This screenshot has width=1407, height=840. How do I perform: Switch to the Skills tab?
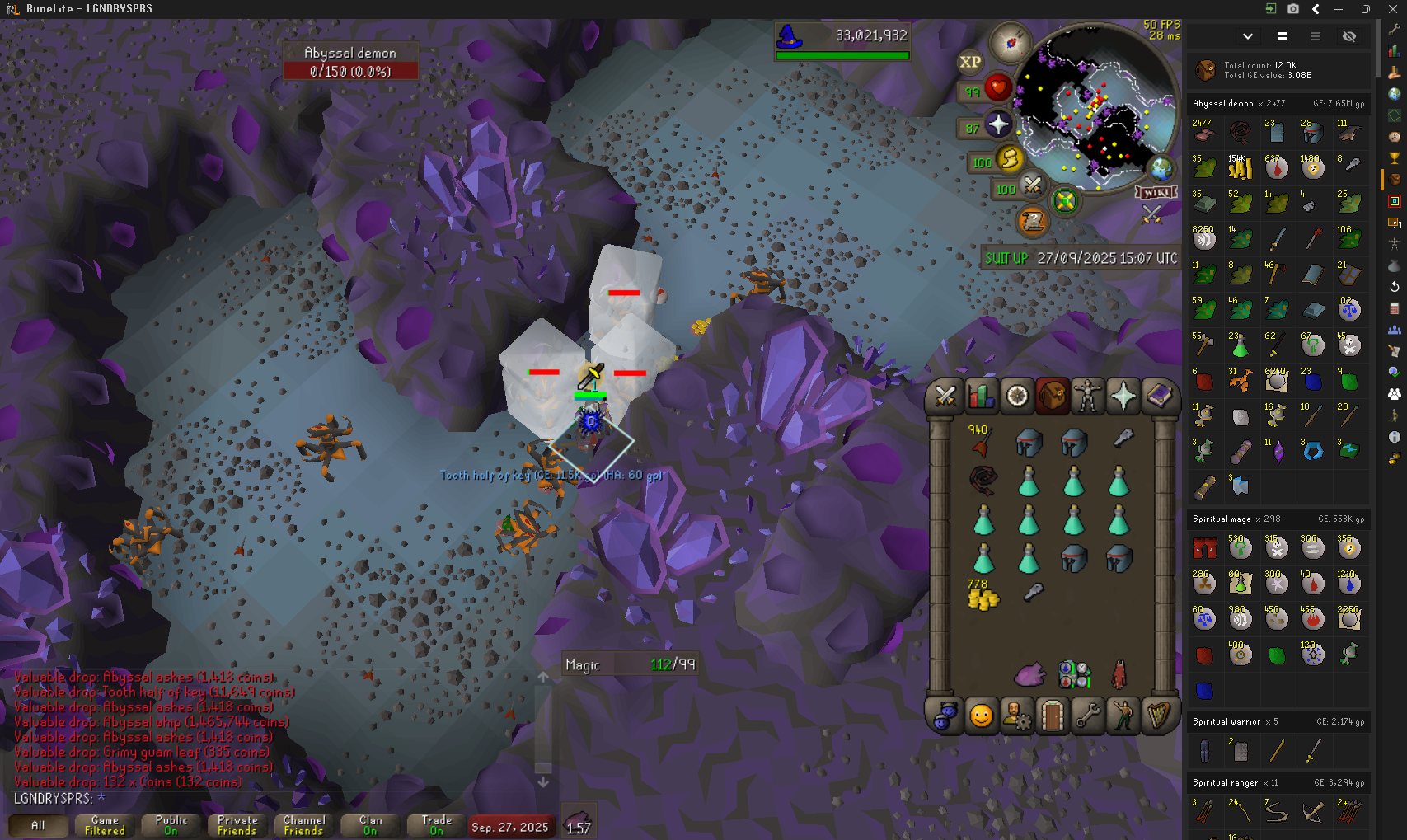click(x=981, y=397)
